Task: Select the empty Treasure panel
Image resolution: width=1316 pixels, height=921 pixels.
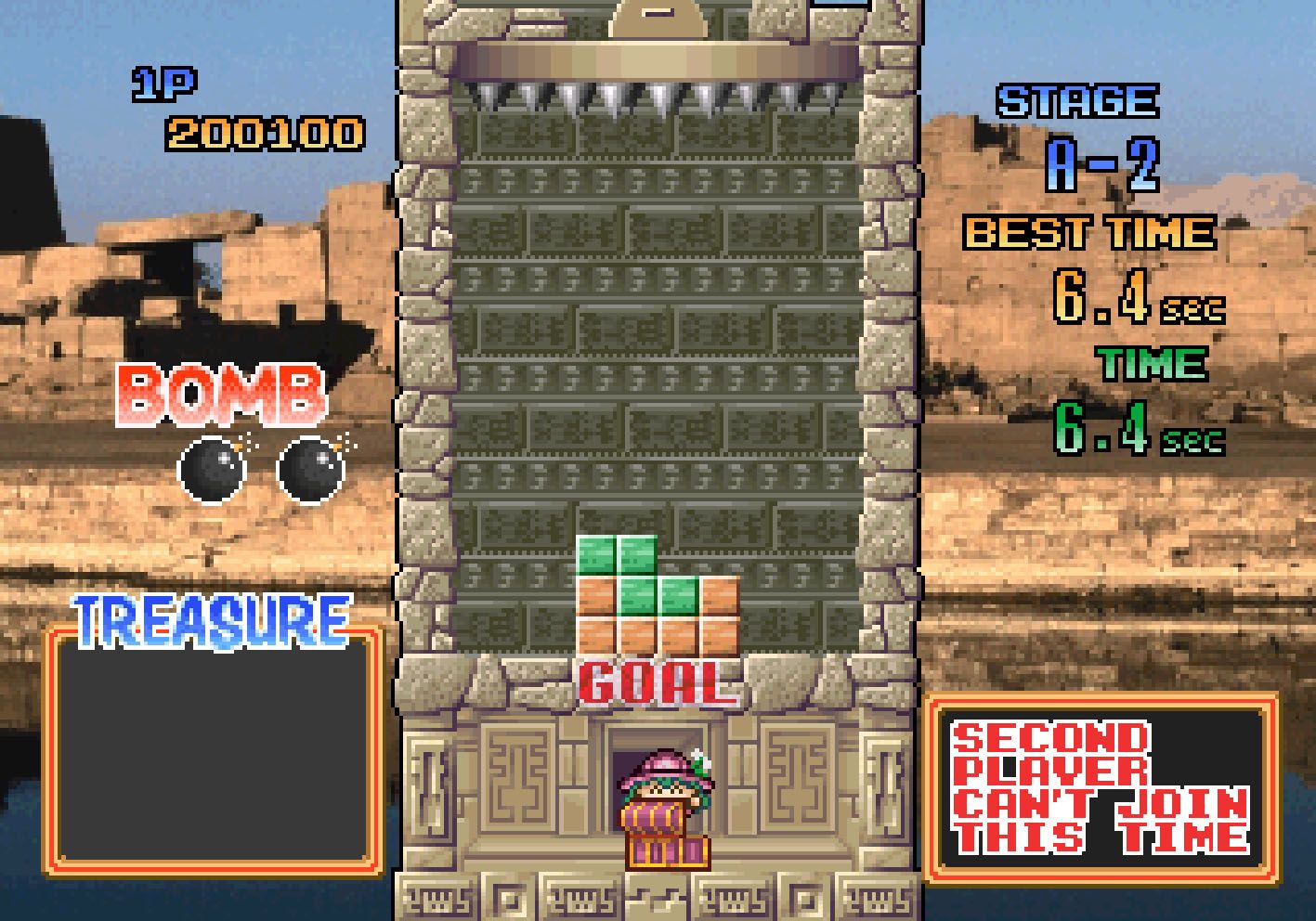Action: 214,752
